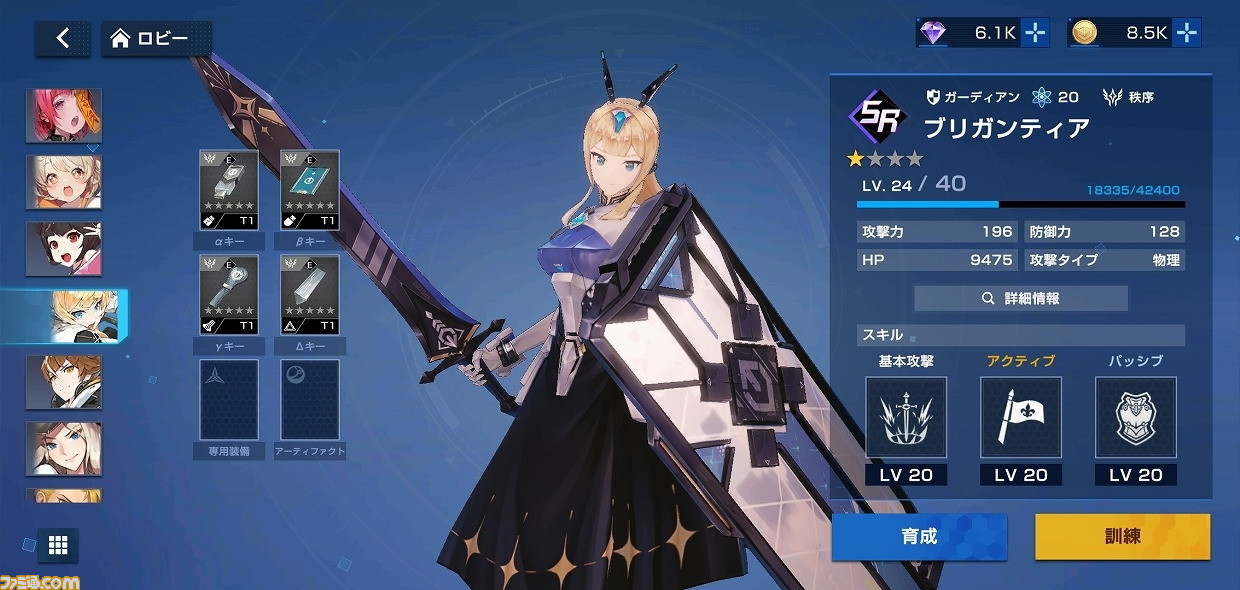Open the grid view of characters

coord(58,545)
